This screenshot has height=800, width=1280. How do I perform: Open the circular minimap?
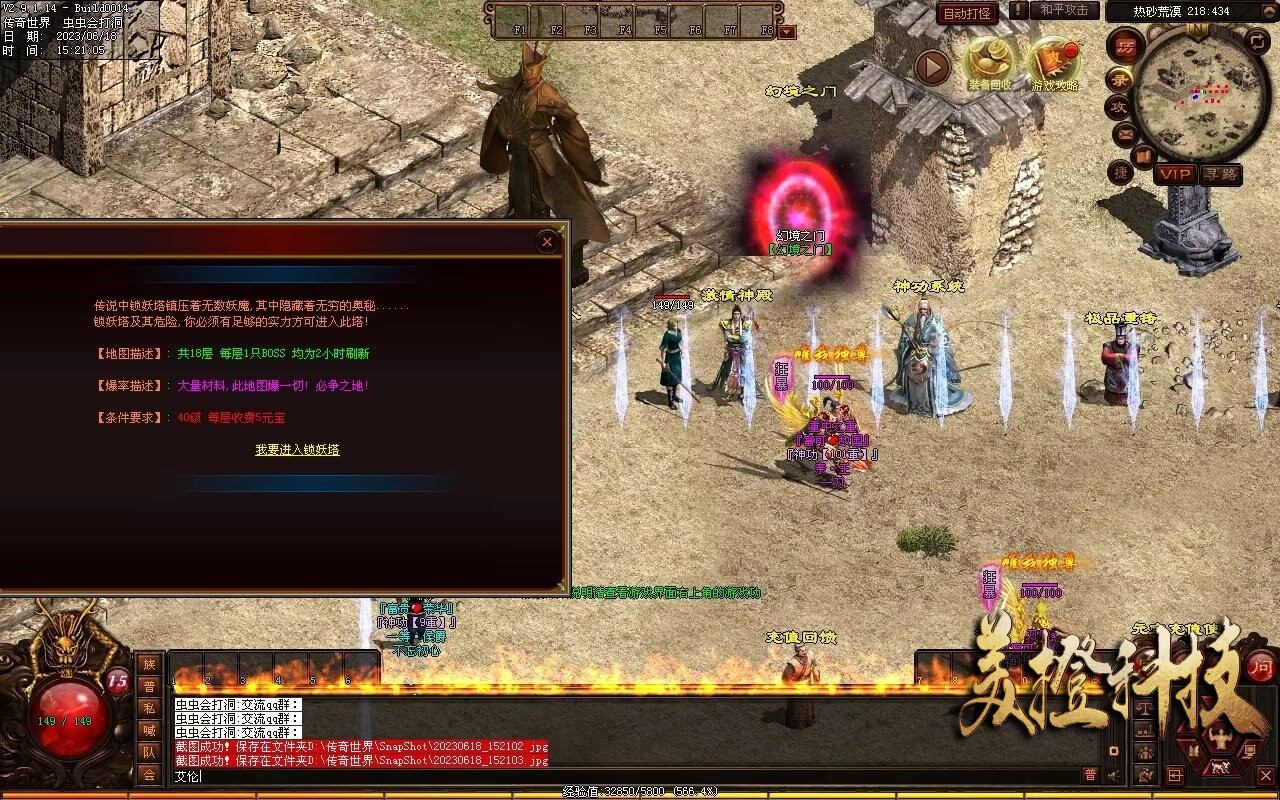tap(1201, 95)
